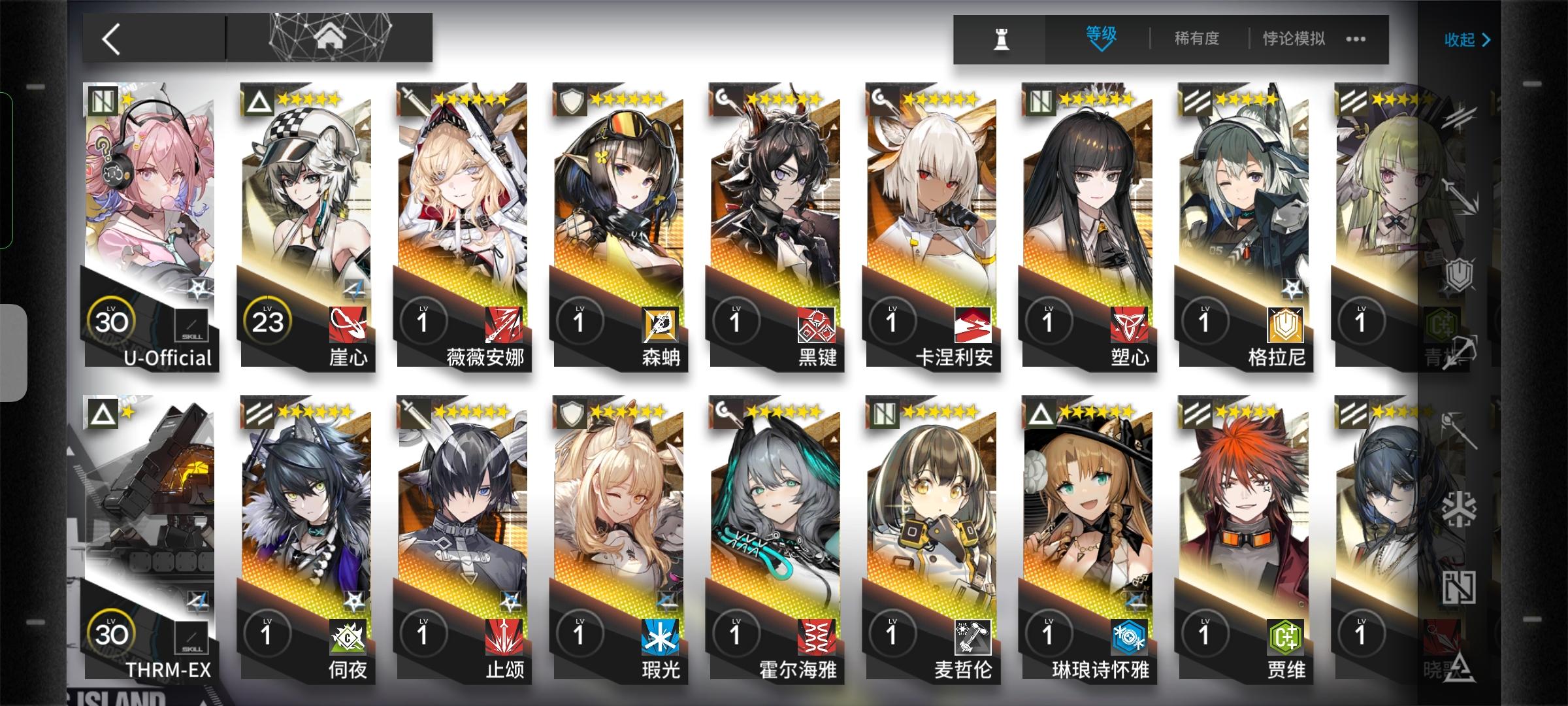The width and height of the screenshot is (1568, 706).
Task: Collapse the panel using the 收起 control
Action: tap(1466, 40)
